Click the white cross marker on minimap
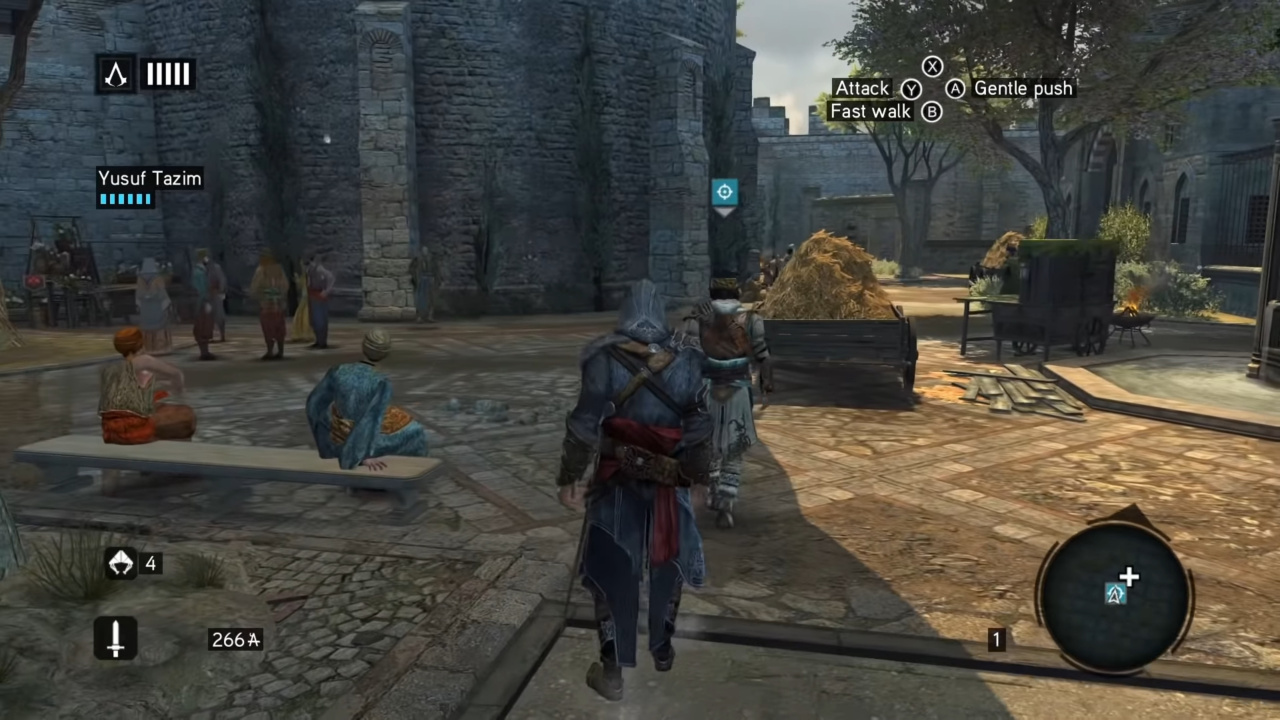The width and height of the screenshot is (1280, 720). (x=1129, y=577)
